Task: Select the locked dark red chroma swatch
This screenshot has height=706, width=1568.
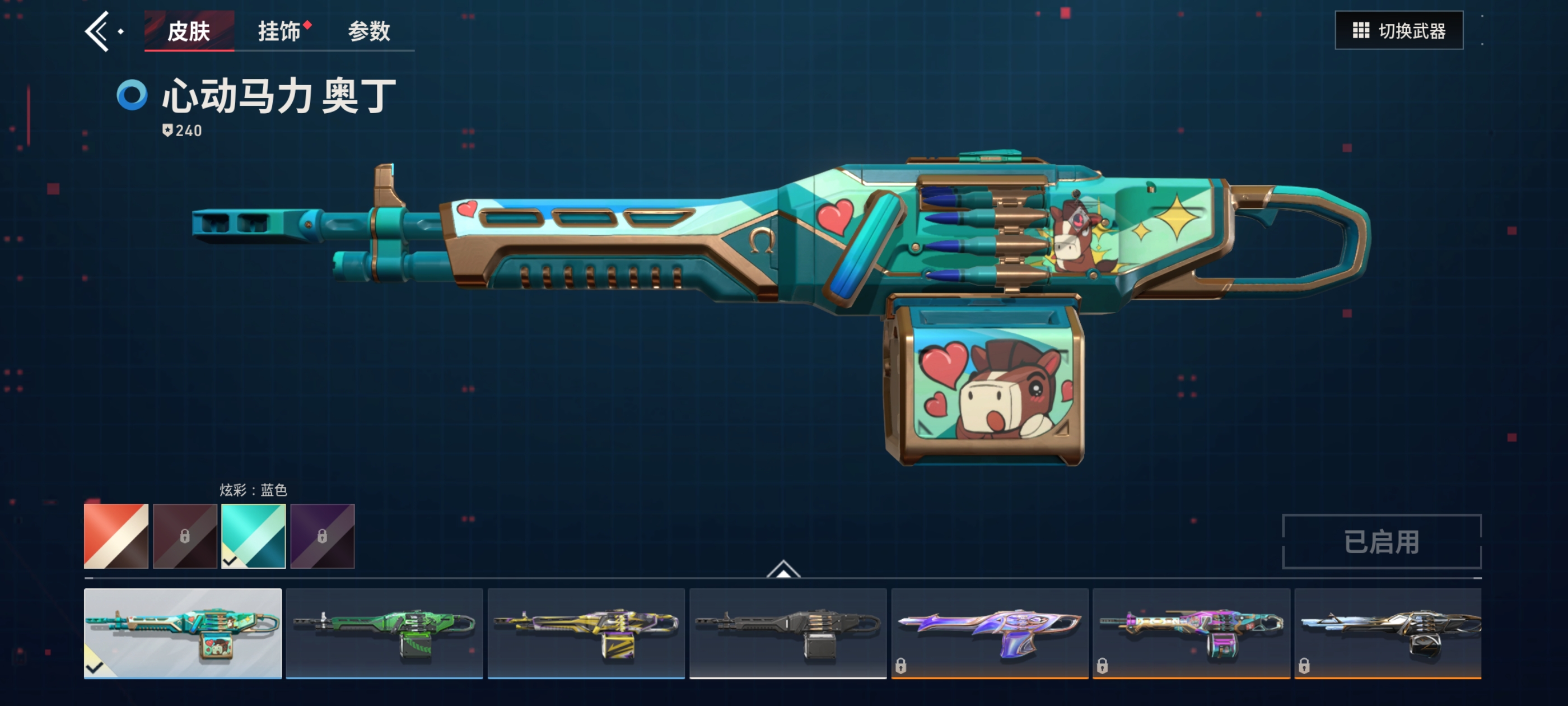Action: [x=185, y=536]
